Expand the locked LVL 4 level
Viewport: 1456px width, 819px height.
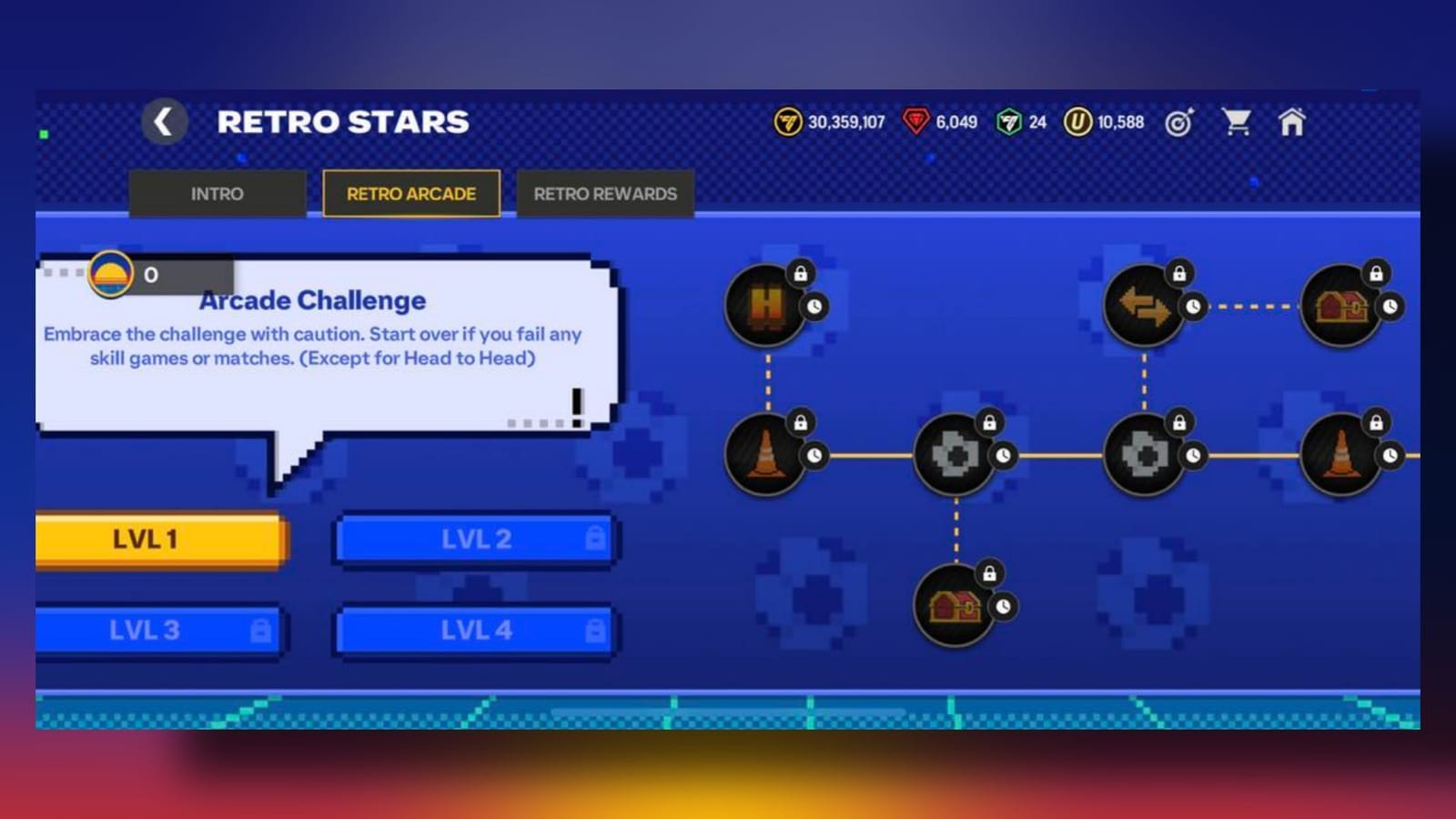[473, 629]
